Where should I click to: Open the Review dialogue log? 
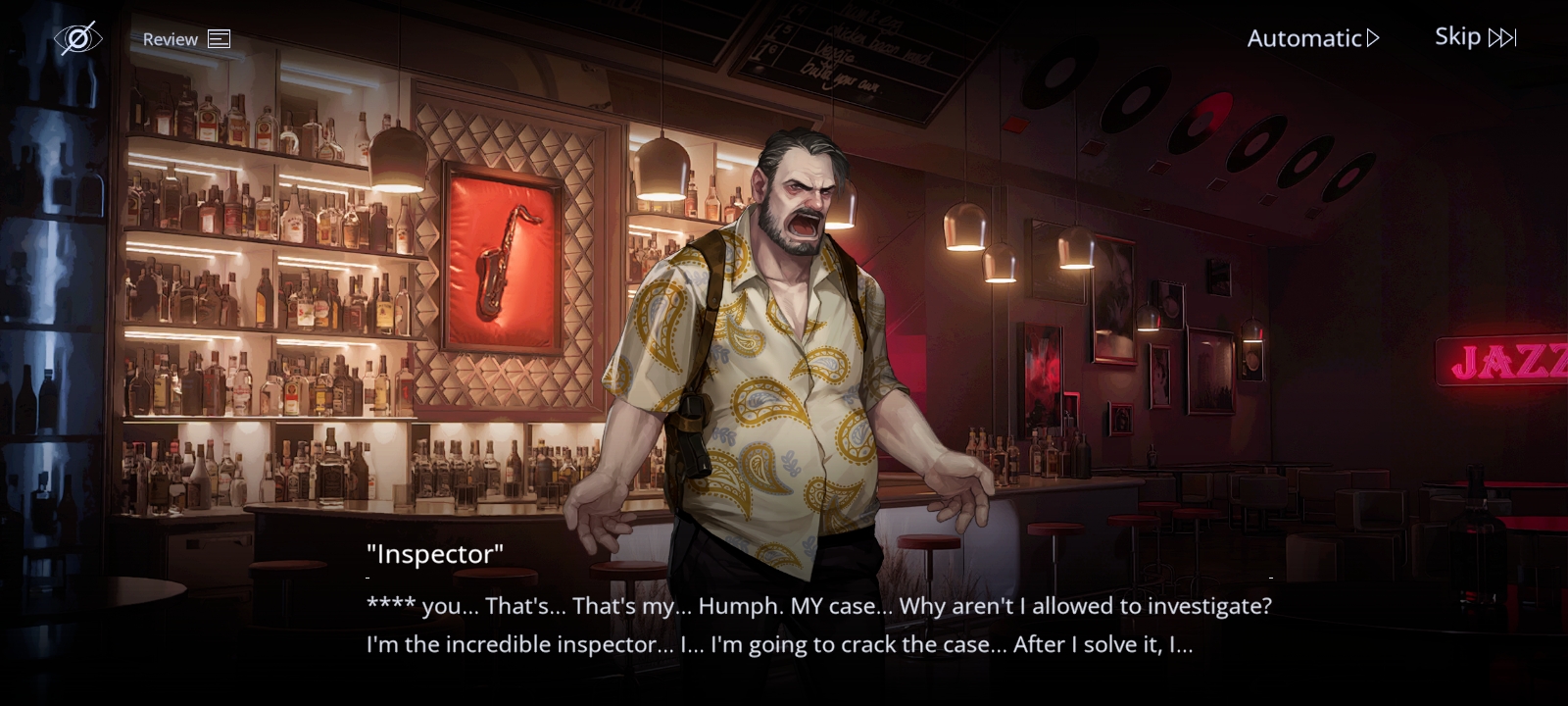tap(186, 39)
